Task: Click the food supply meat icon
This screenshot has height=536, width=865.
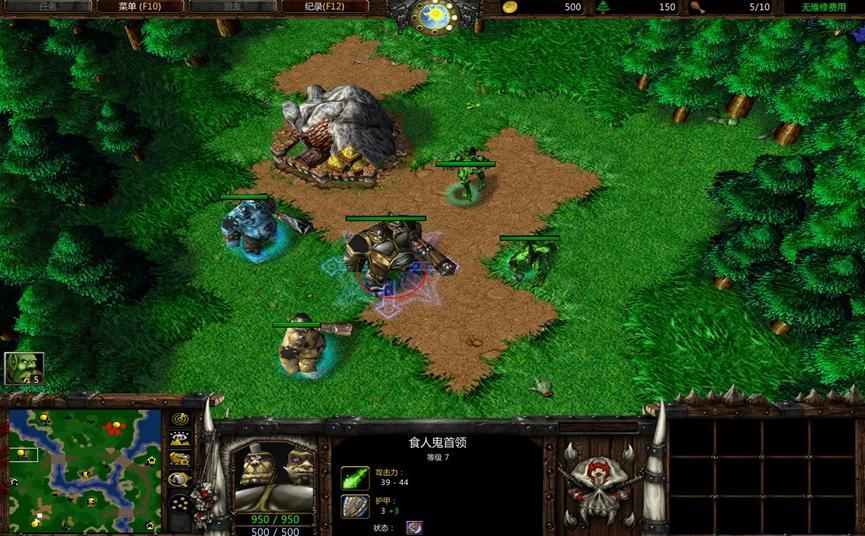Action: [x=696, y=7]
